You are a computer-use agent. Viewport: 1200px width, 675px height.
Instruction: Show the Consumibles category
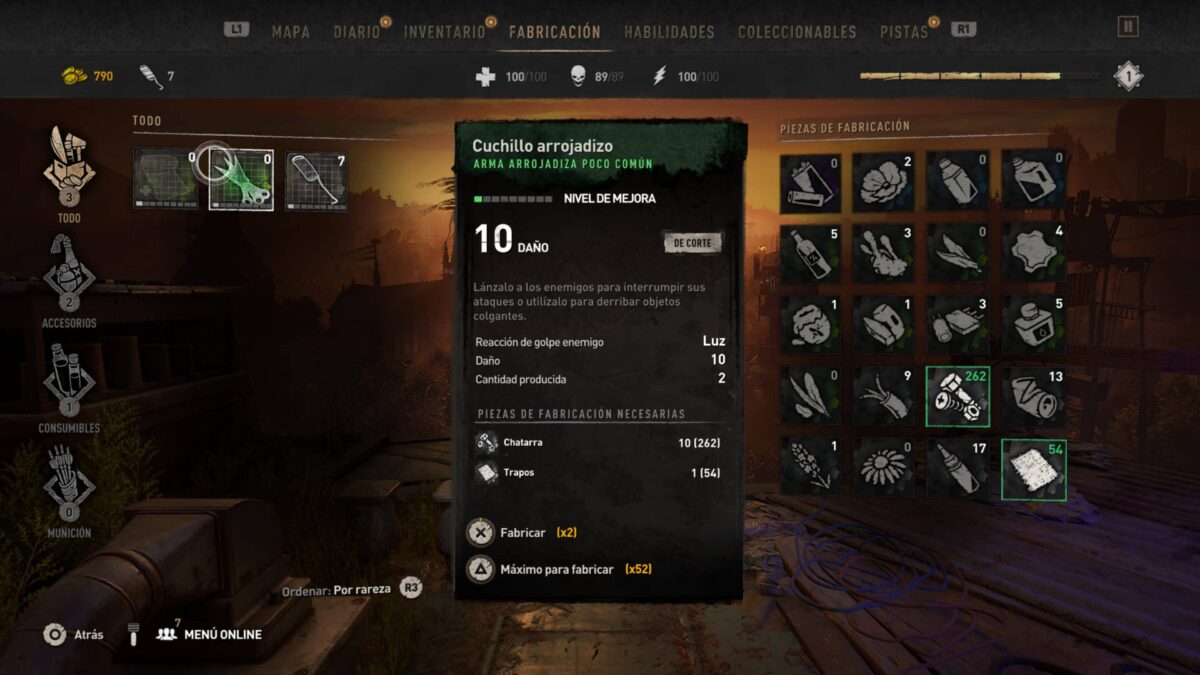coord(69,381)
